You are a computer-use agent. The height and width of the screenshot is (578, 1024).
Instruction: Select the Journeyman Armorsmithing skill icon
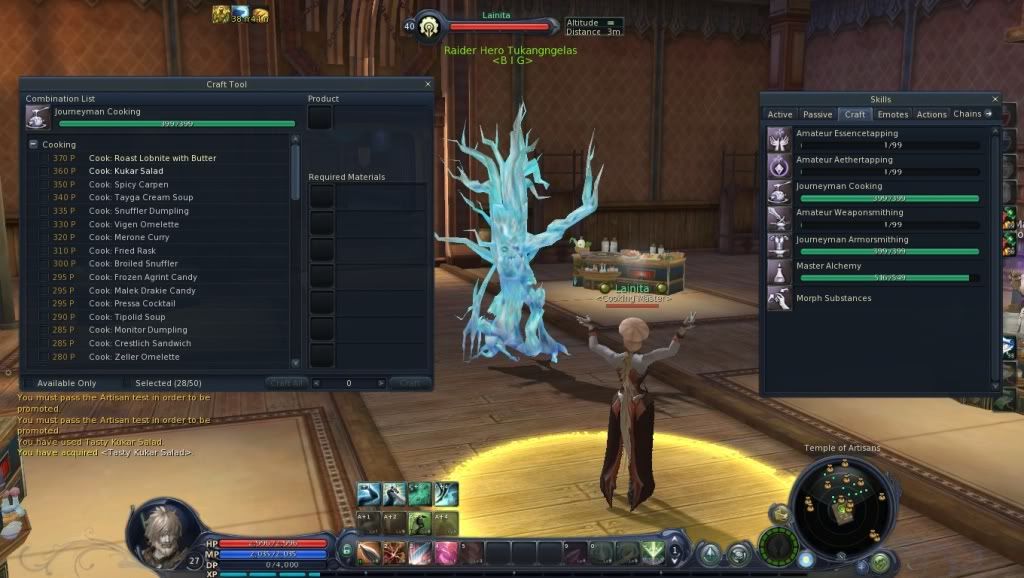[x=780, y=245]
